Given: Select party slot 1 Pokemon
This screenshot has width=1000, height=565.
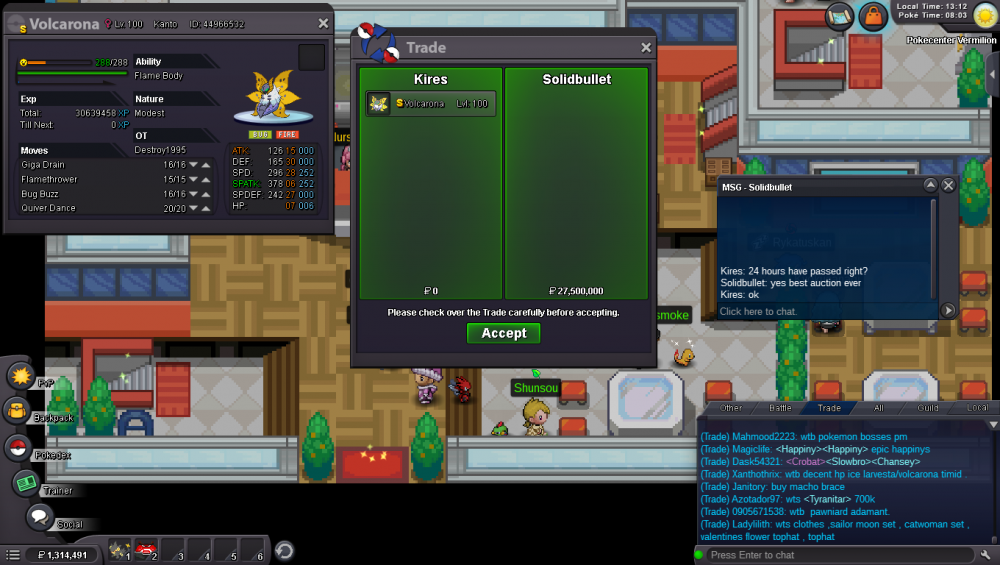Looking at the screenshot, I should pos(117,551).
